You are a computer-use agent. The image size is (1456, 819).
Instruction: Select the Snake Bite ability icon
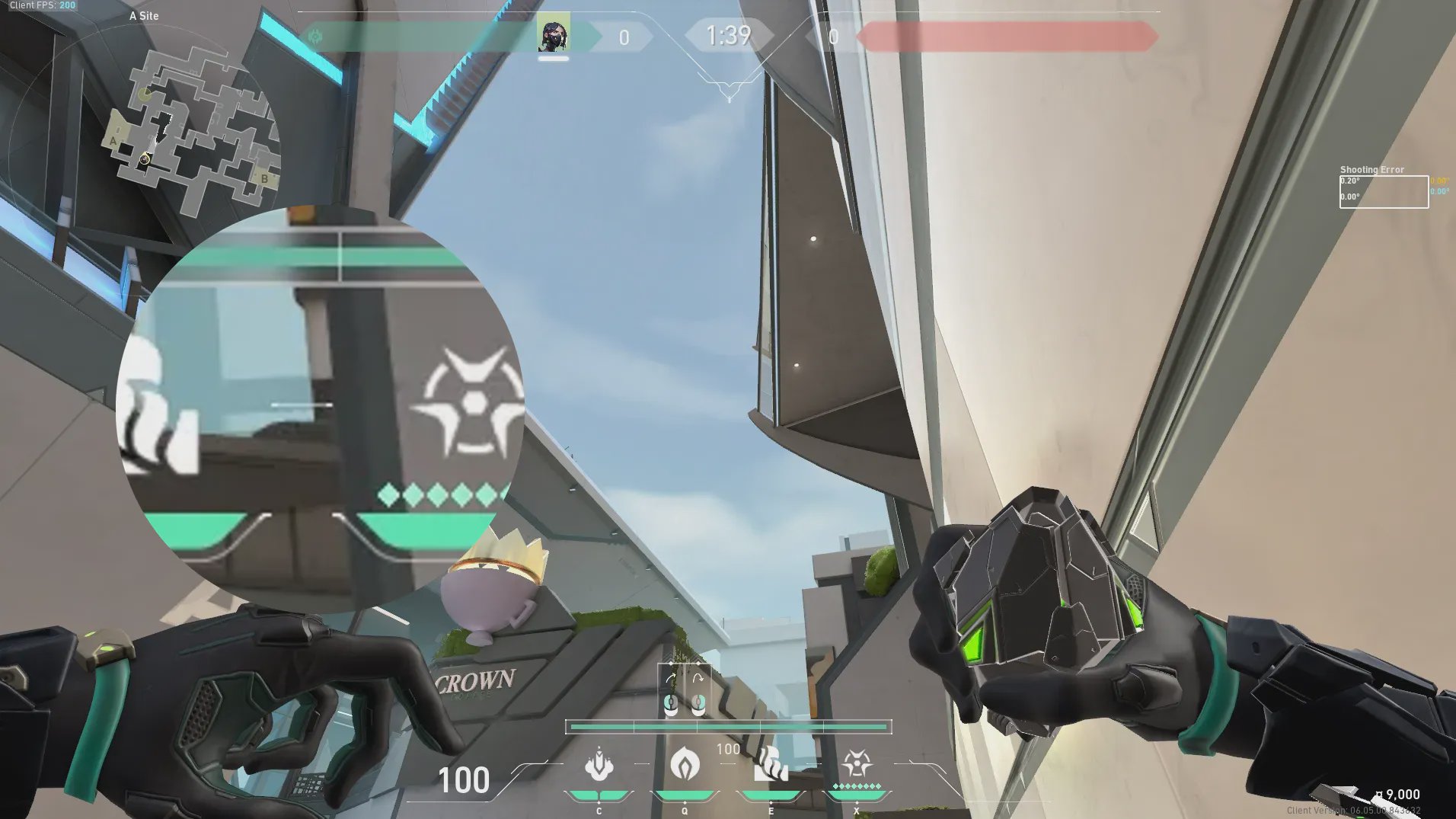599,765
